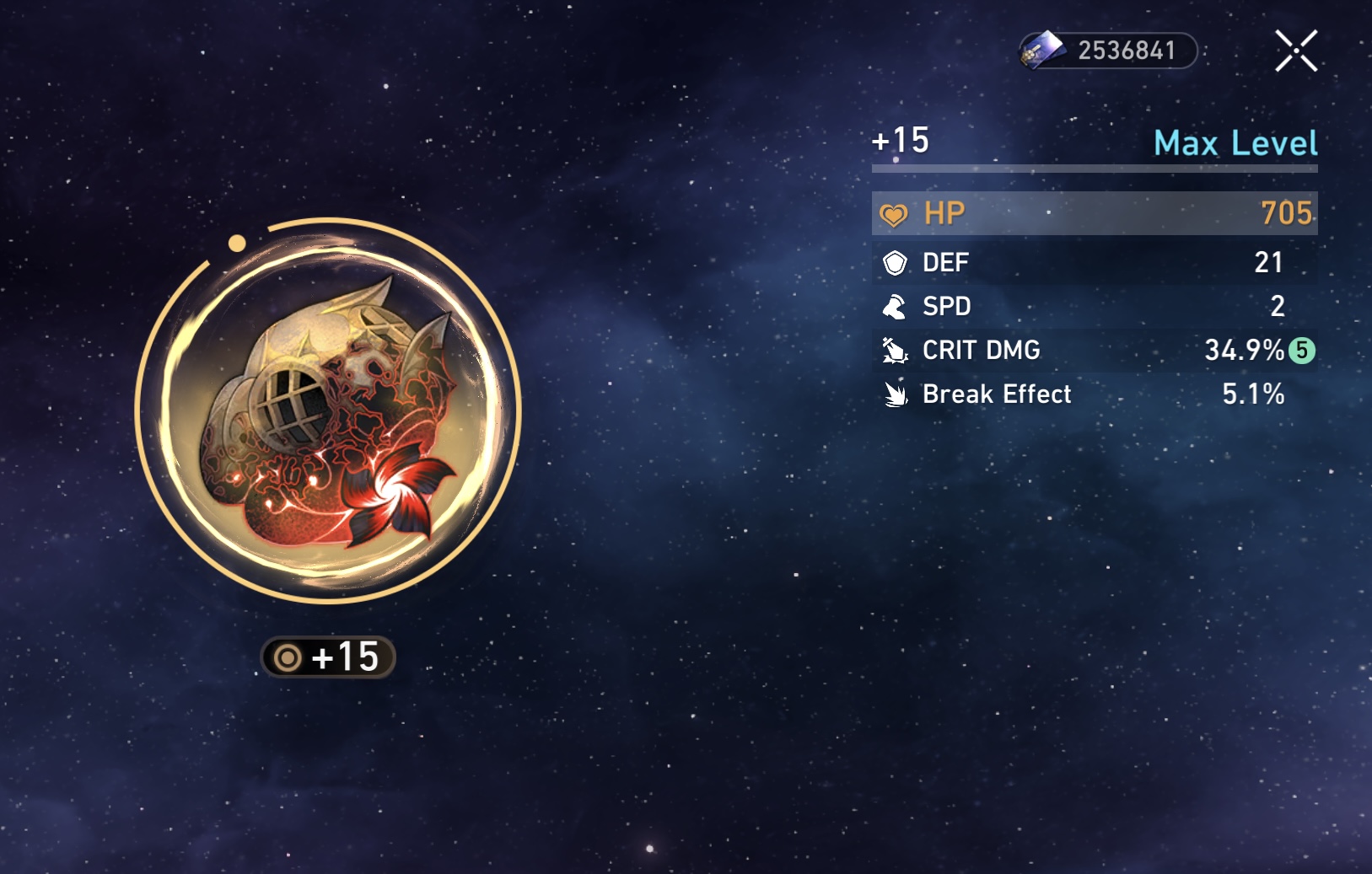The width and height of the screenshot is (1372, 874).
Task: Toggle the highlighted HP stat row
Action: (x=1093, y=213)
